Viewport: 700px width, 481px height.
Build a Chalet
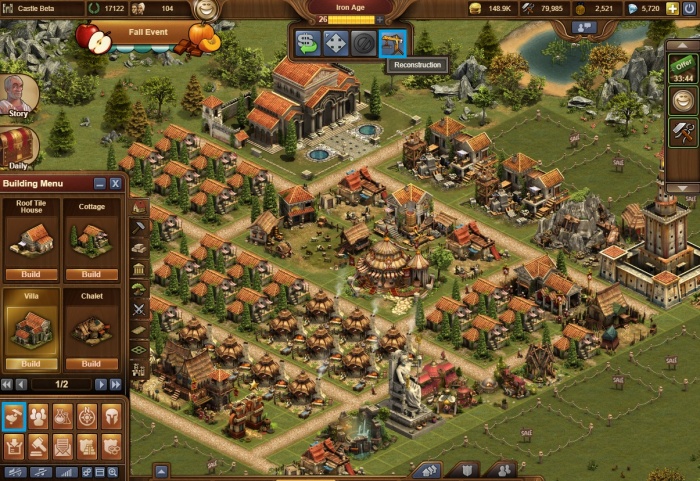pyautogui.click(x=91, y=364)
